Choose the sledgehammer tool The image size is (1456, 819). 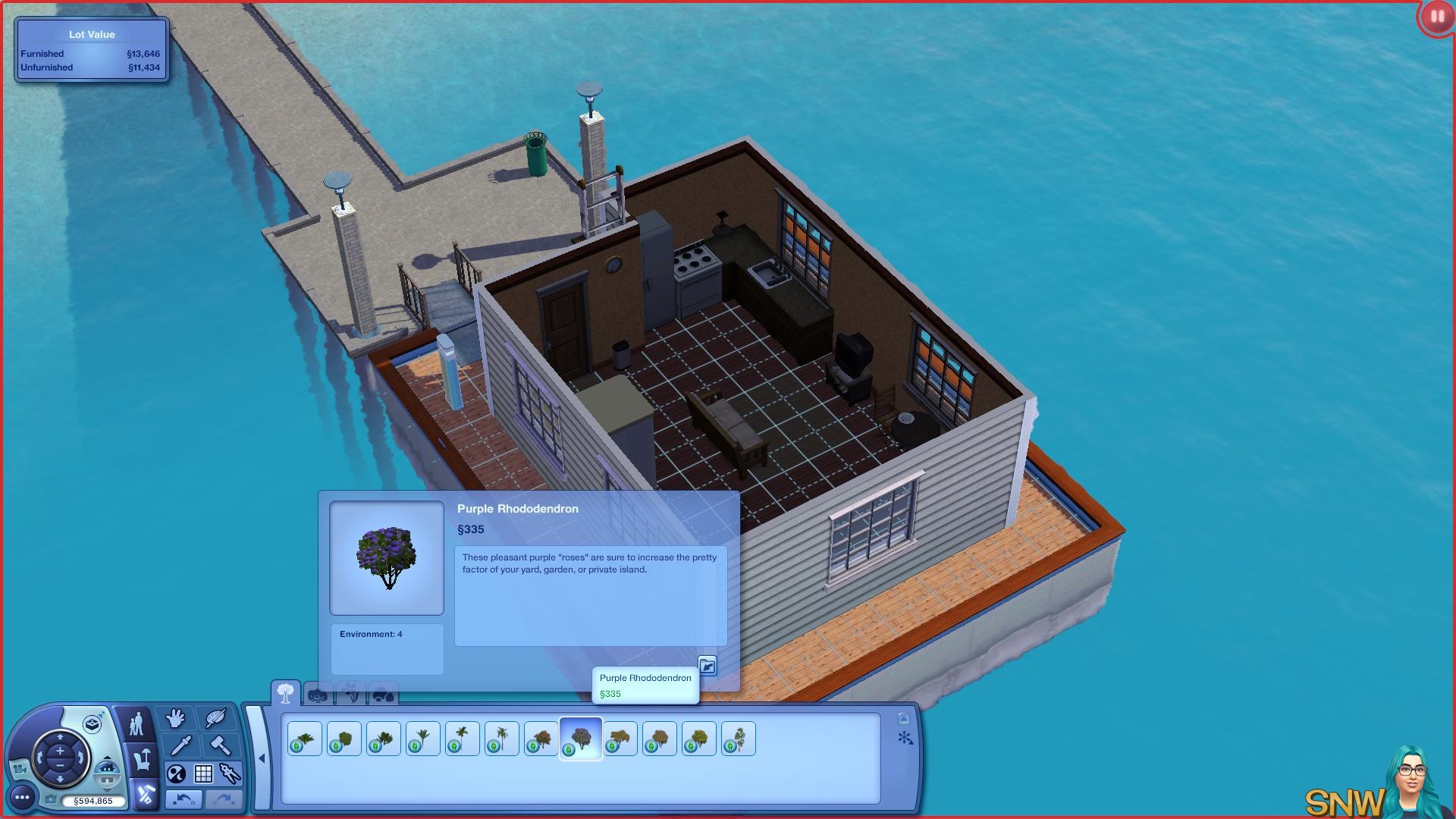coord(220,745)
